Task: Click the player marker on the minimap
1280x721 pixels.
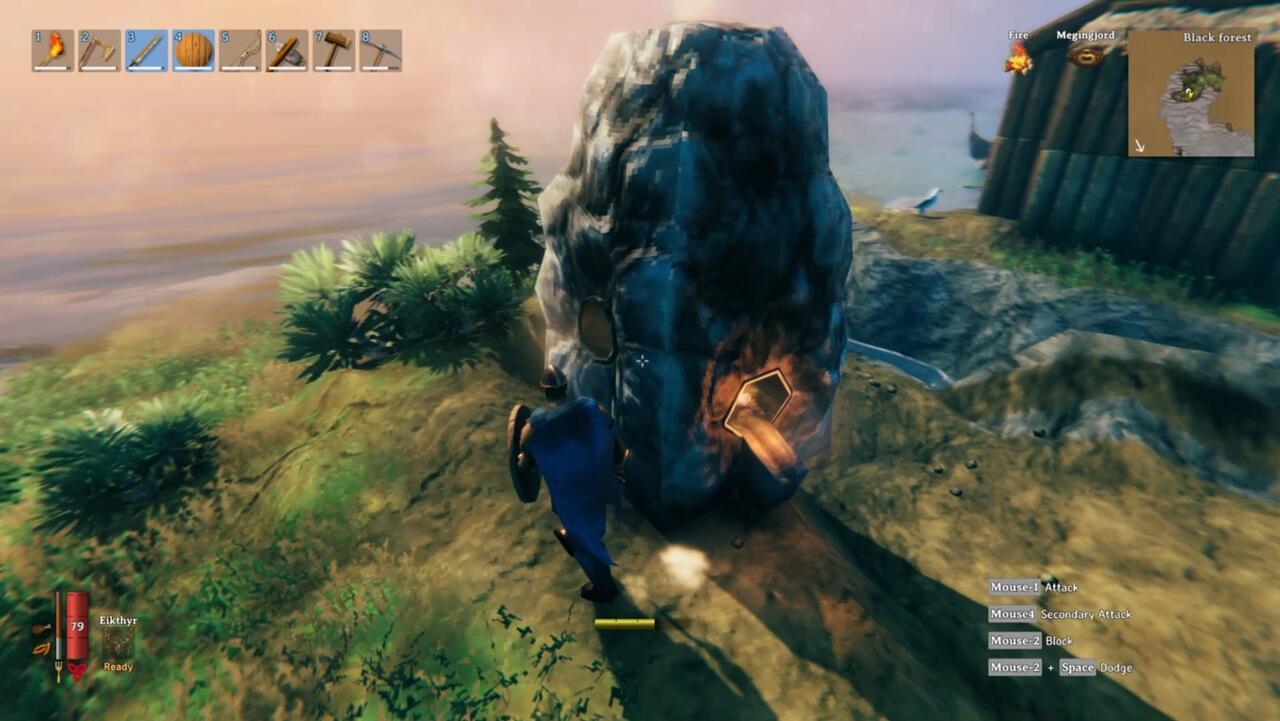Action: [1189, 92]
